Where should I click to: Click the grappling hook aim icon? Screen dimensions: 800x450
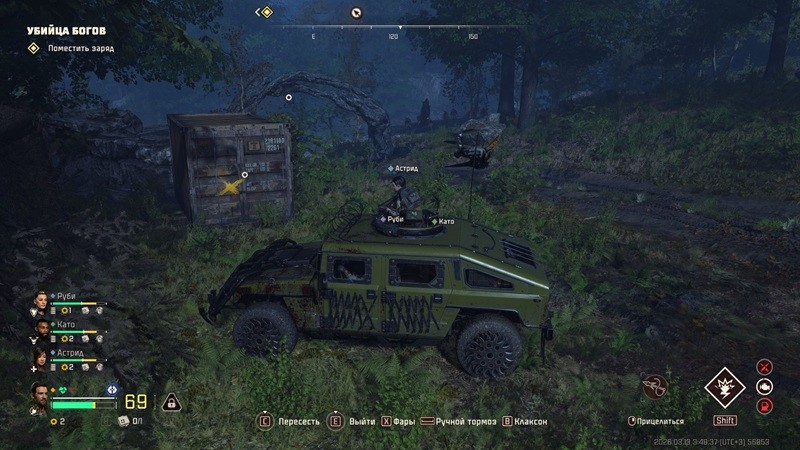point(655,385)
